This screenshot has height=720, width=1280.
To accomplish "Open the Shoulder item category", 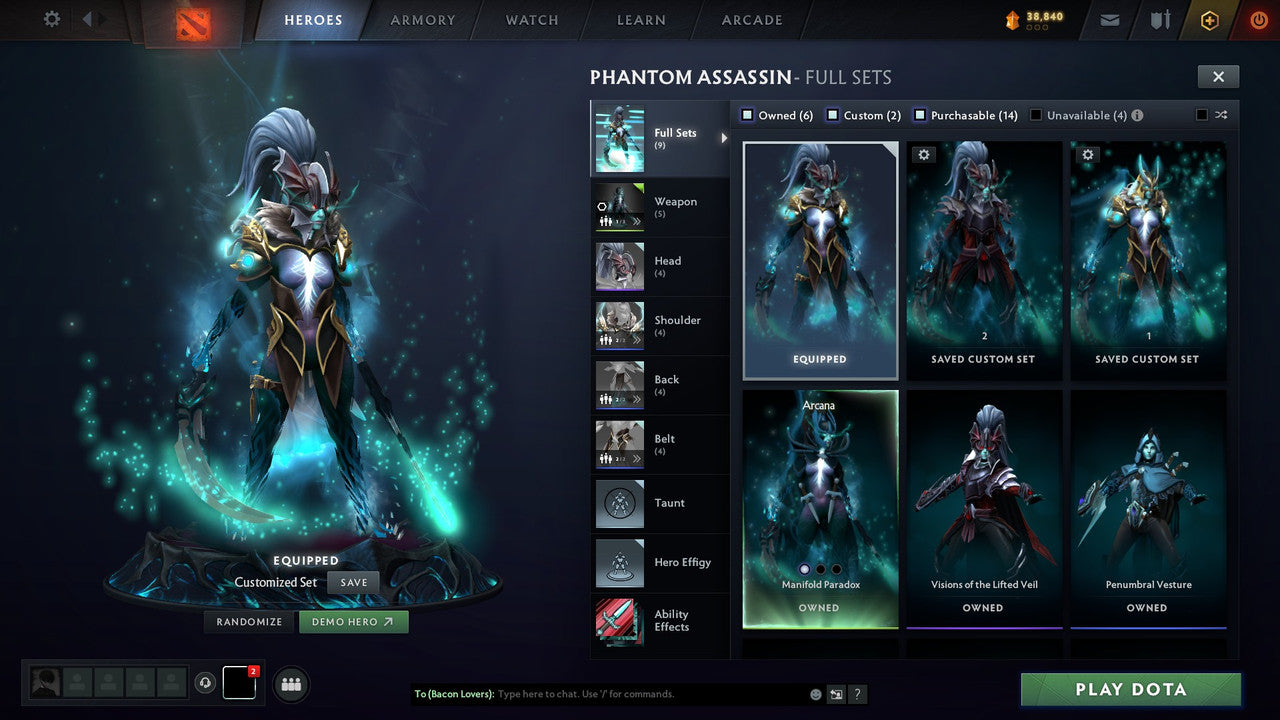I will (x=660, y=325).
